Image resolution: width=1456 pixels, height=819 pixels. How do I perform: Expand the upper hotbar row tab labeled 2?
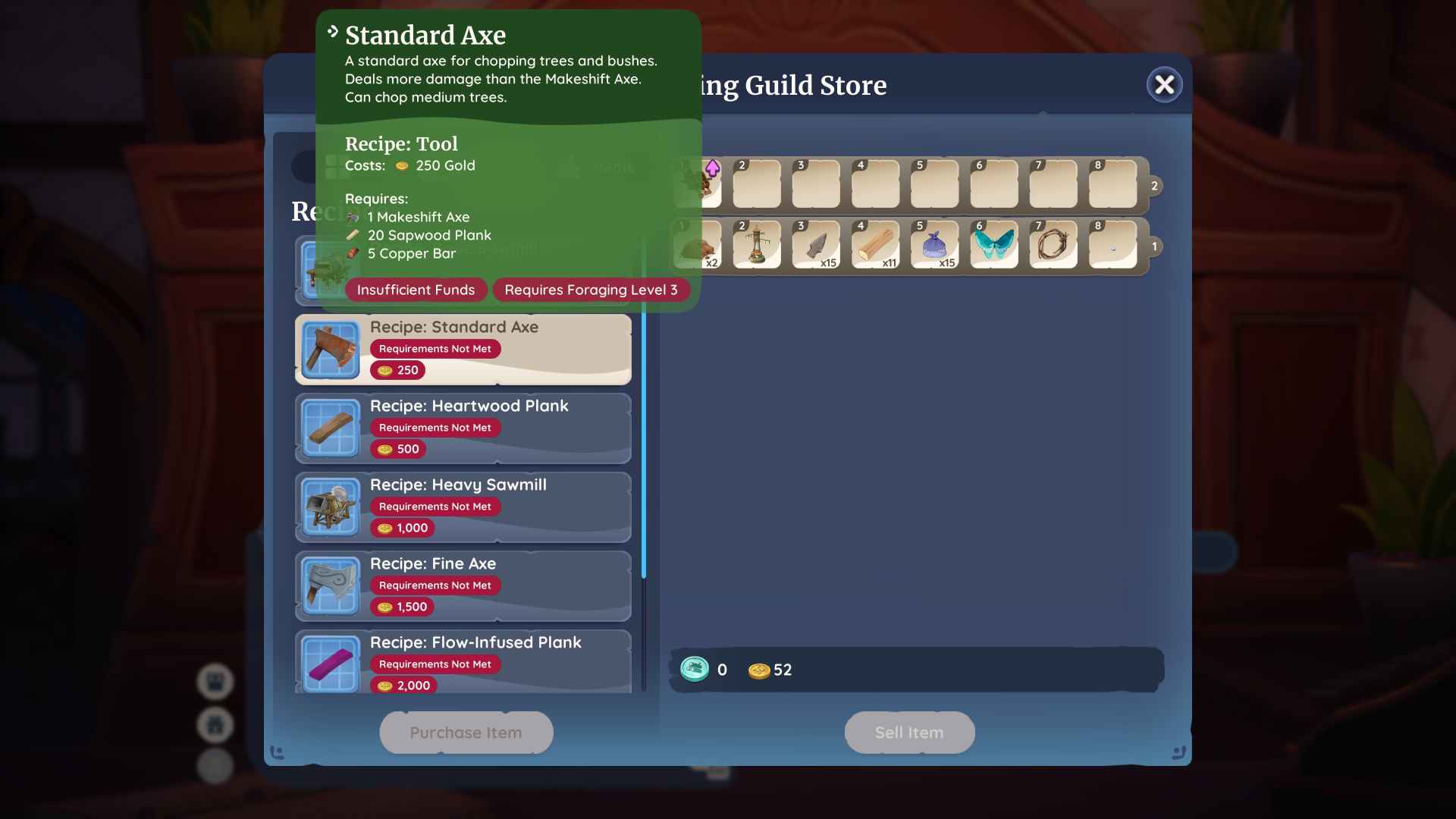click(1154, 185)
